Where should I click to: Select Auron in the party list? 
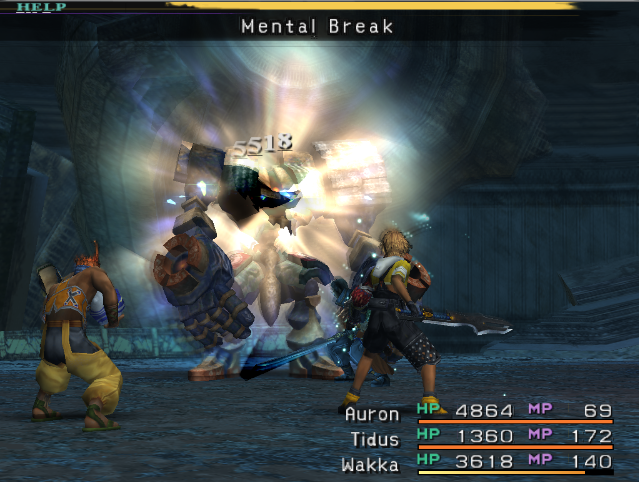371,411
